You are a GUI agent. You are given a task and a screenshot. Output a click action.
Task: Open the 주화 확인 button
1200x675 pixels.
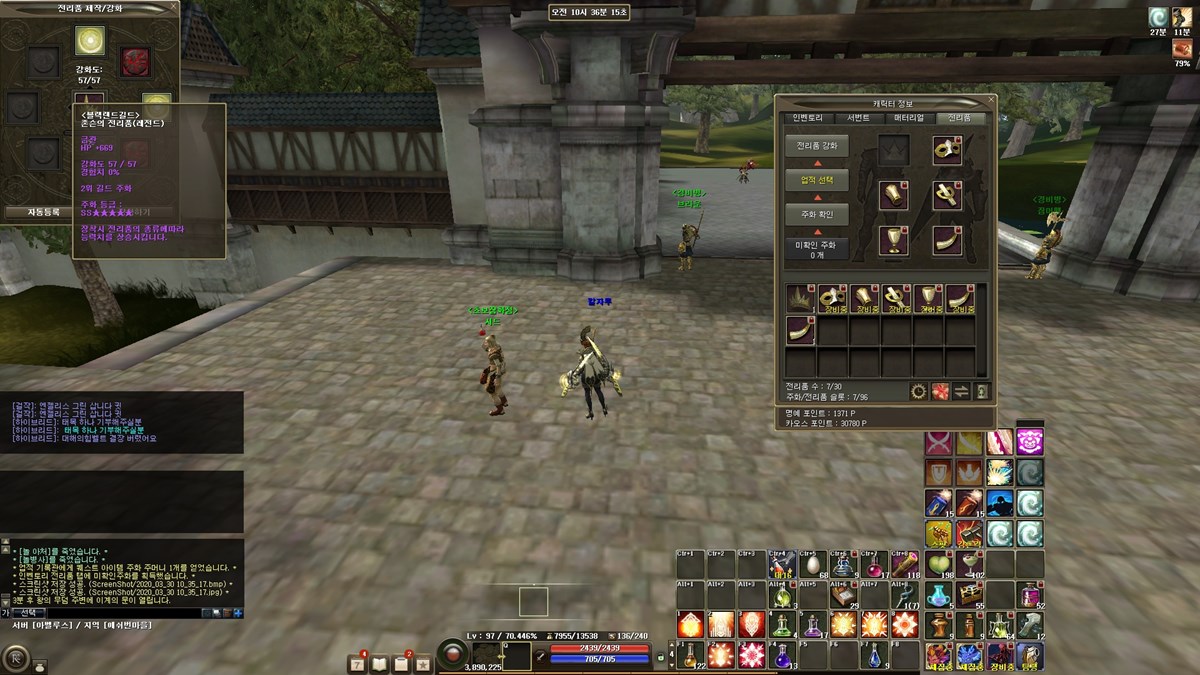coord(817,215)
